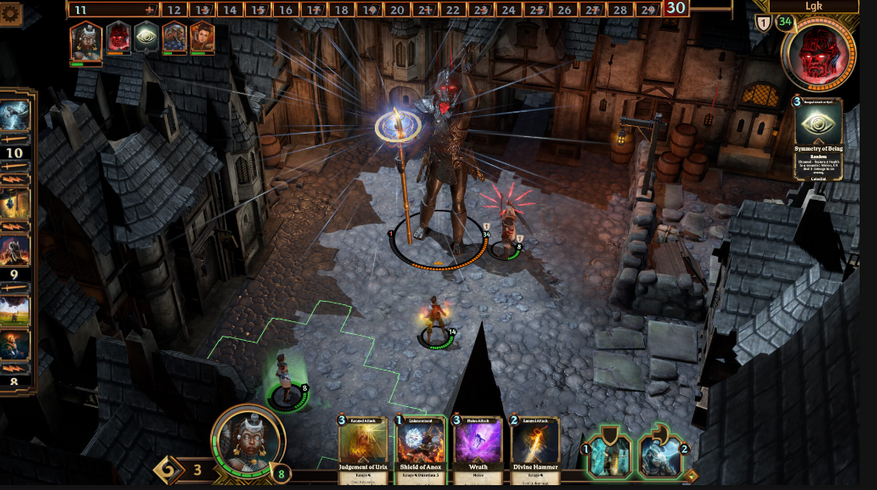Click the red demon mask enemy portrait

[x=820, y=52]
